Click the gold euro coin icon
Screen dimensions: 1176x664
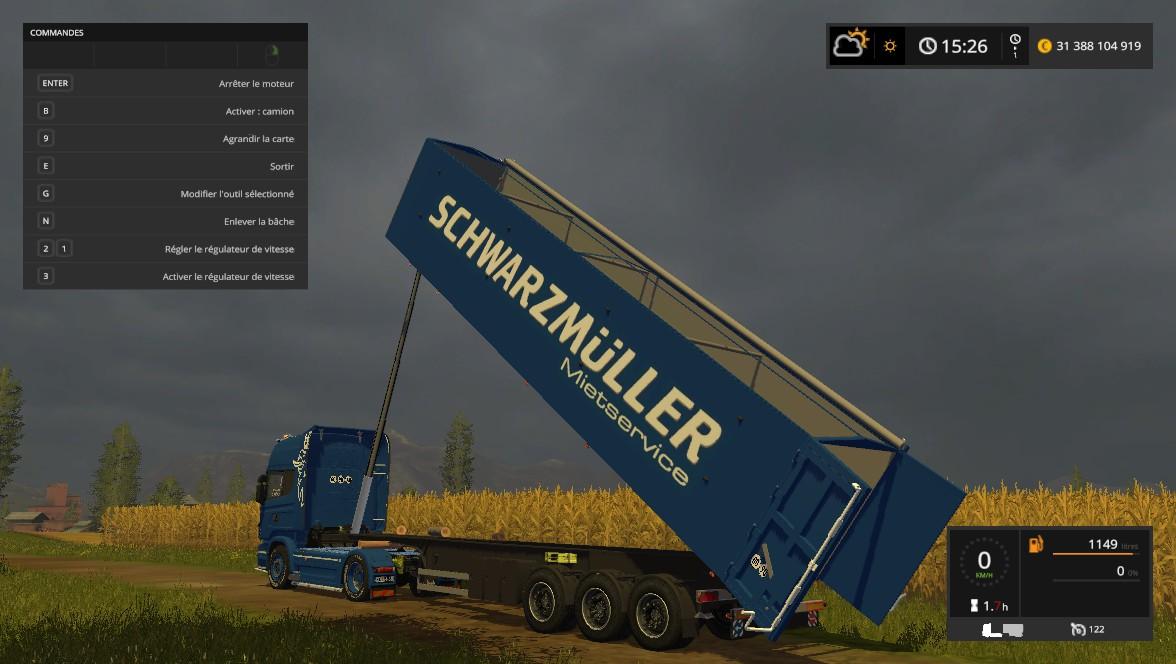point(1045,46)
